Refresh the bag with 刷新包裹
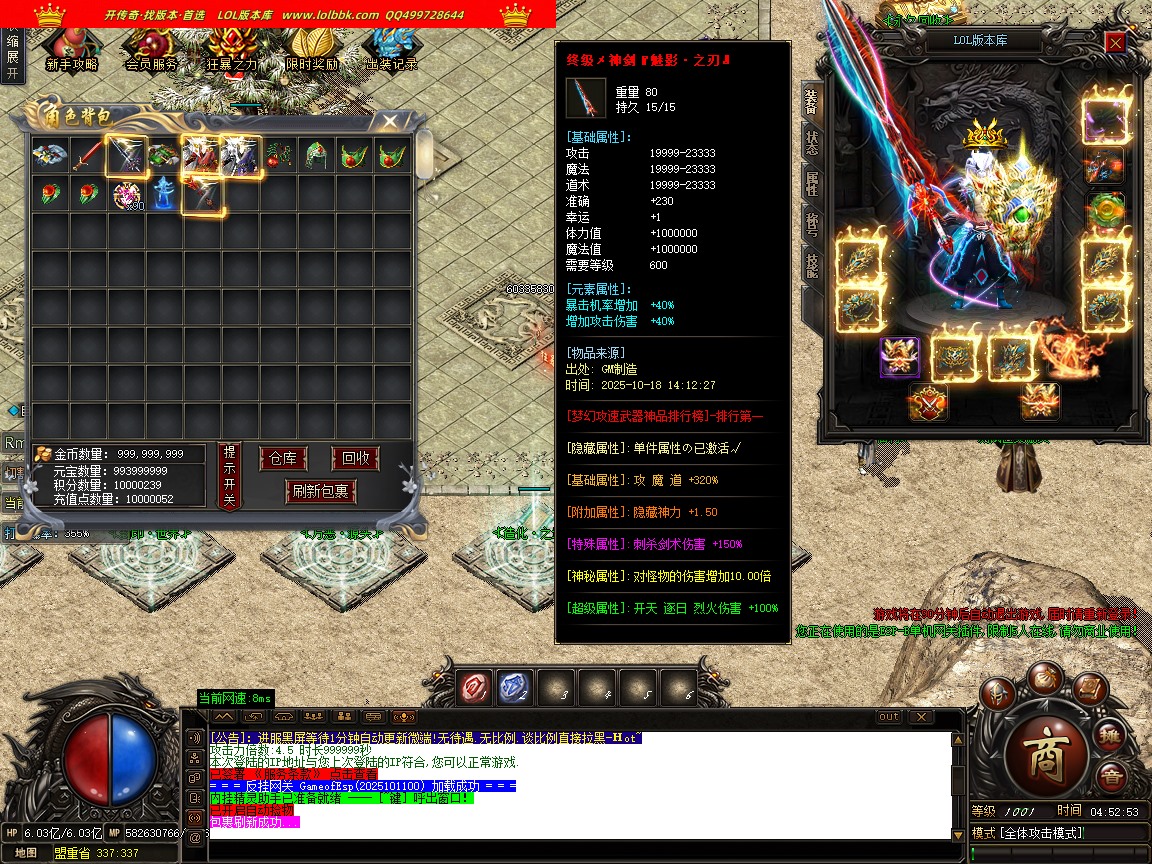The height and width of the screenshot is (864, 1152). [x=320, y=491]
